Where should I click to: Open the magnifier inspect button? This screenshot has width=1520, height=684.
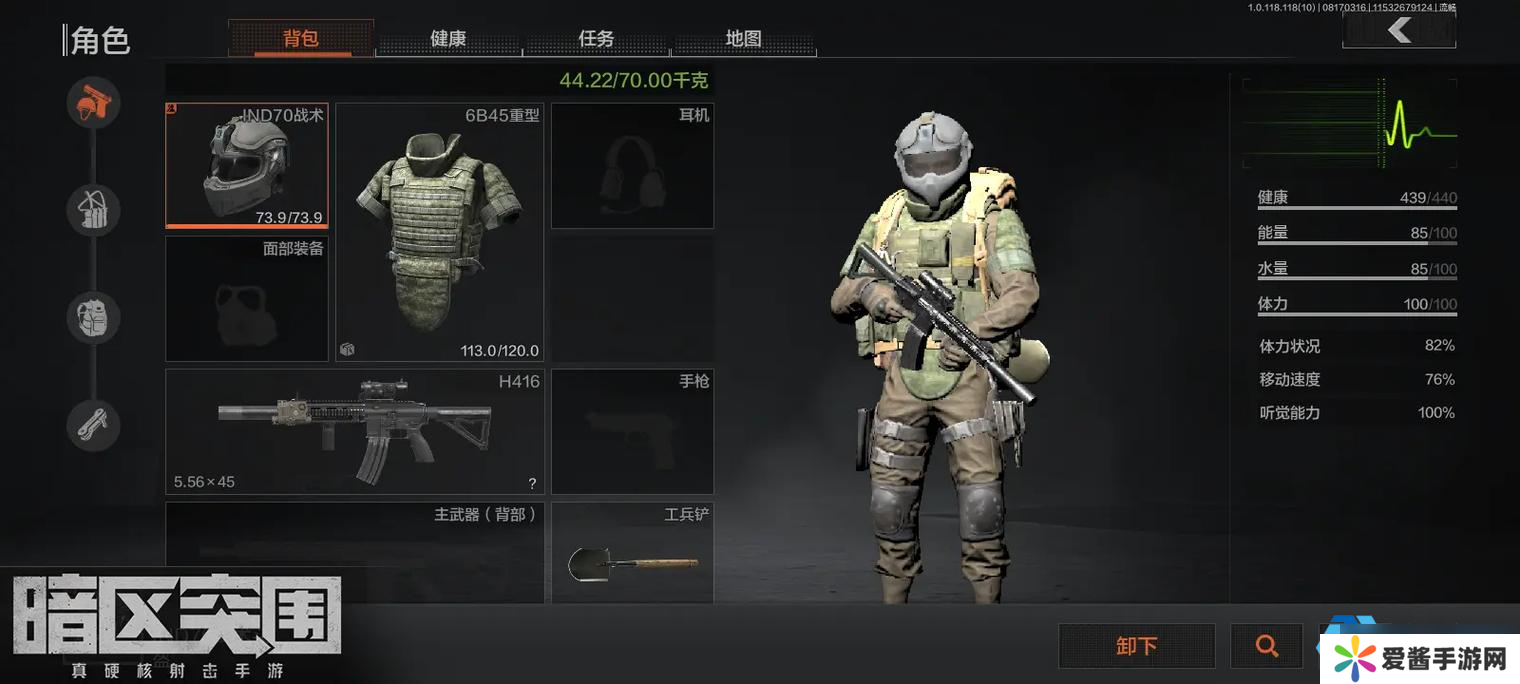1267,646
